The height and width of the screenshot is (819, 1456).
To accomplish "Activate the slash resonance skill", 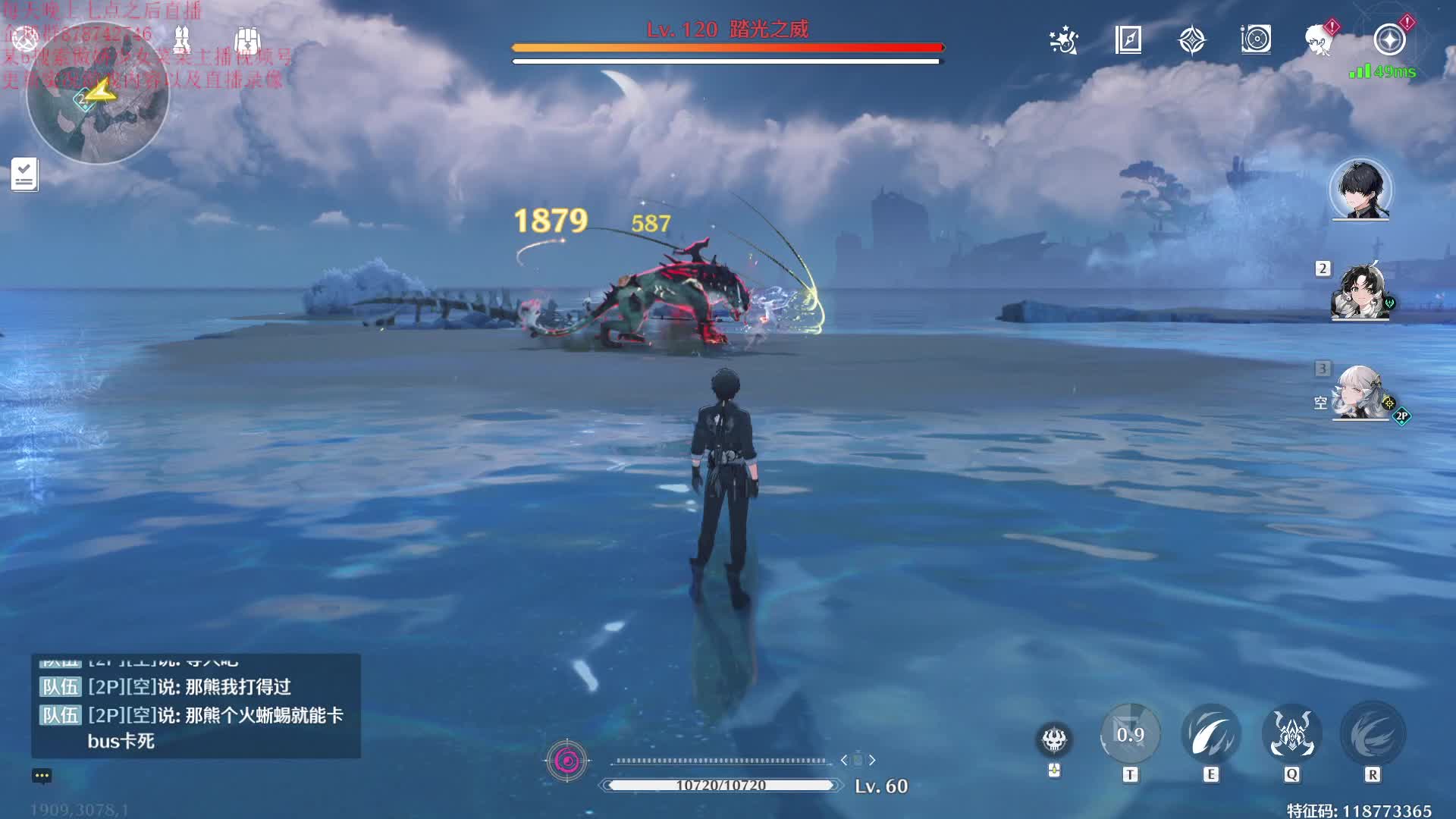I will pyautogui.click(x=1211, y=734).
